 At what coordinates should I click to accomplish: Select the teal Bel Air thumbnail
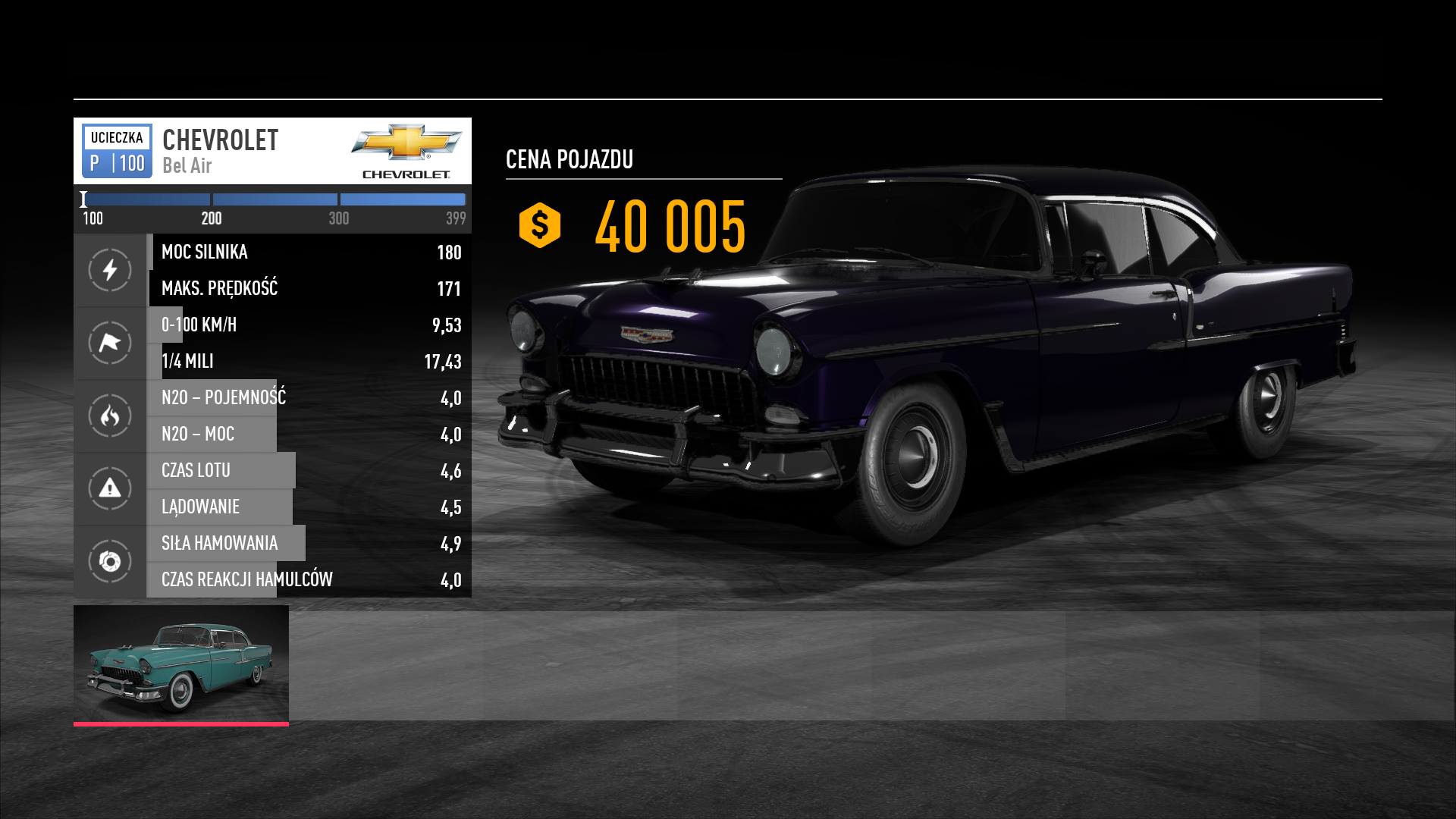point(180,664)
